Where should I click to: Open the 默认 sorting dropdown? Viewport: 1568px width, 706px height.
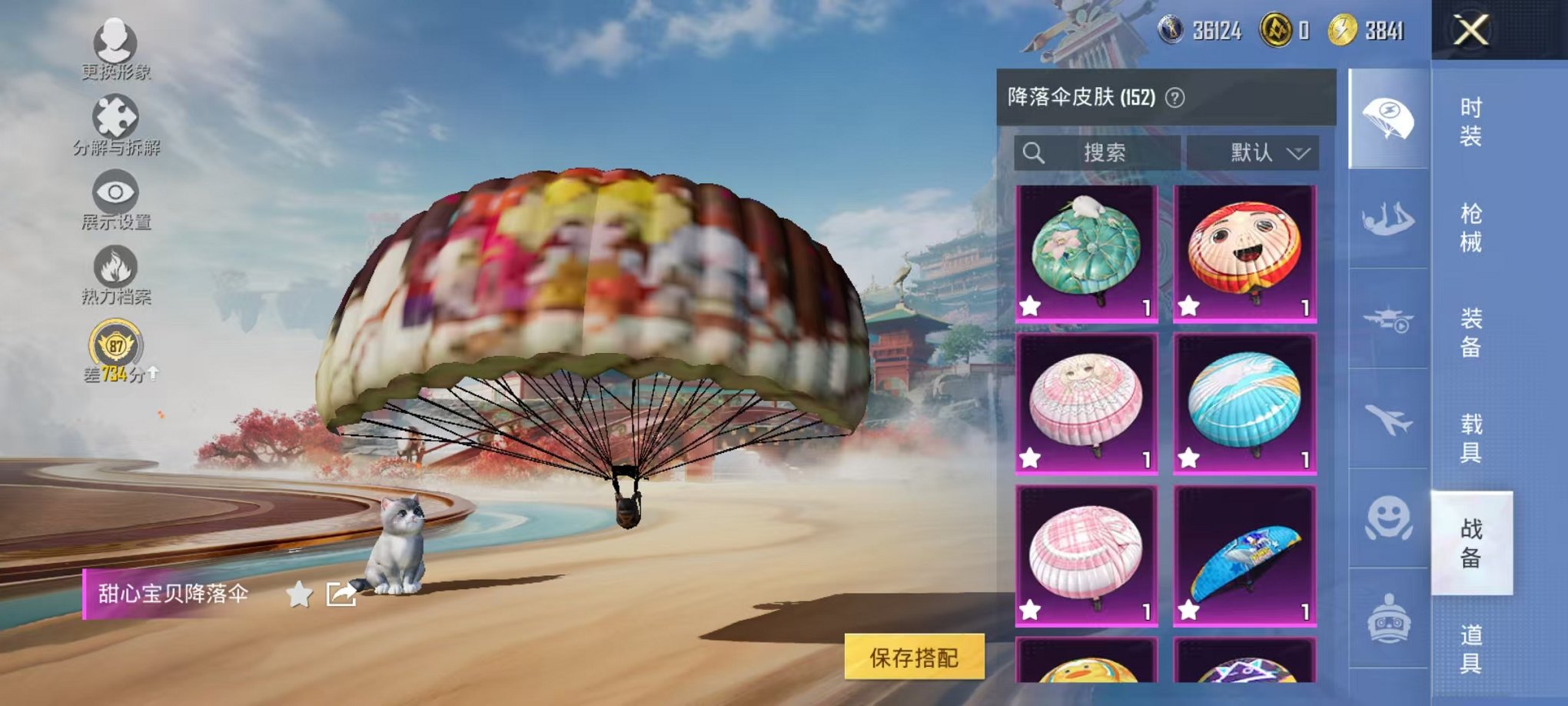tap(1252, 152)
